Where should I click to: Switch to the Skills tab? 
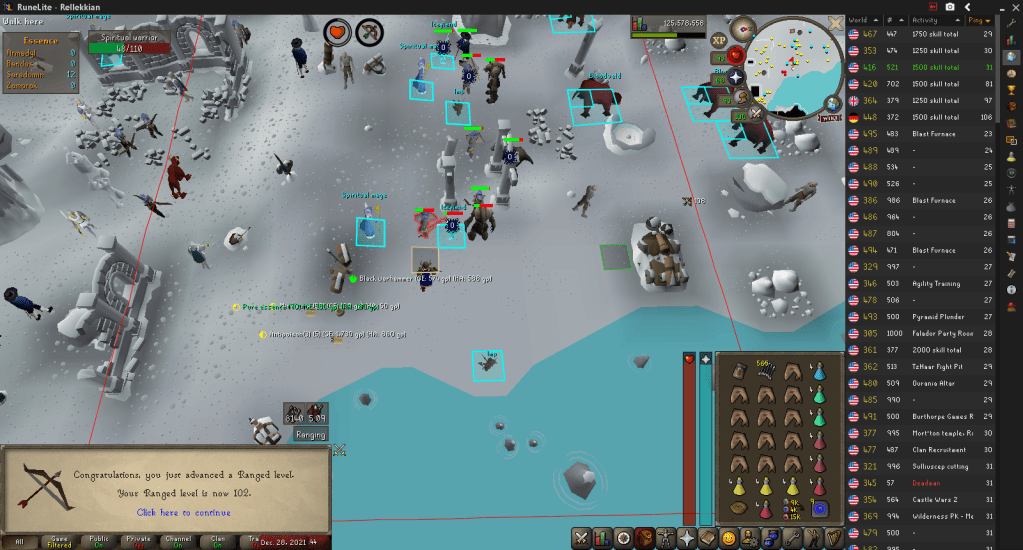point(601,537)
